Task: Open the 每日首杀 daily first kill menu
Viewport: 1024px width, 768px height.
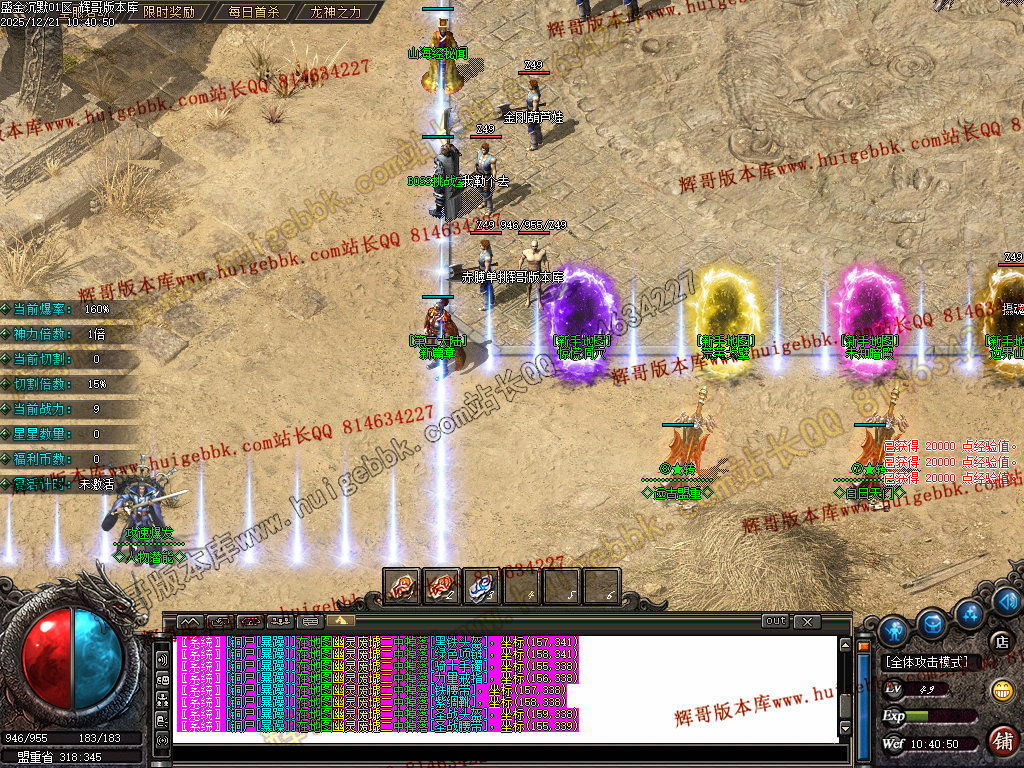Action: (x=253, y=13)
